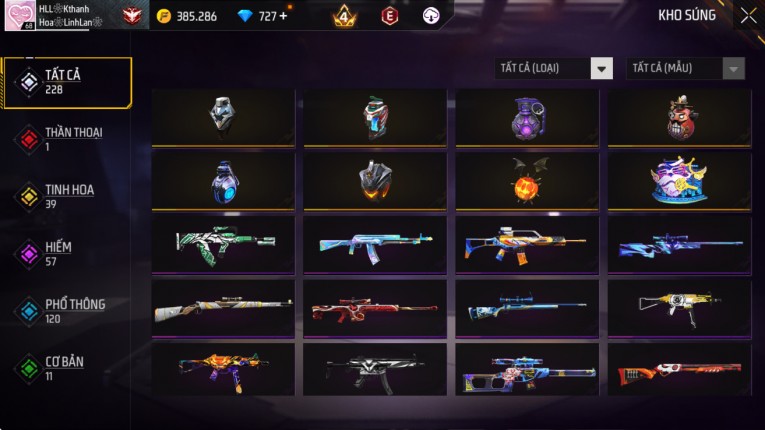Image resolution: width=765 pixels, height=430 pixels.
Task: Close the Kho Súng weapon vault
Action: [x=748, y=16]
